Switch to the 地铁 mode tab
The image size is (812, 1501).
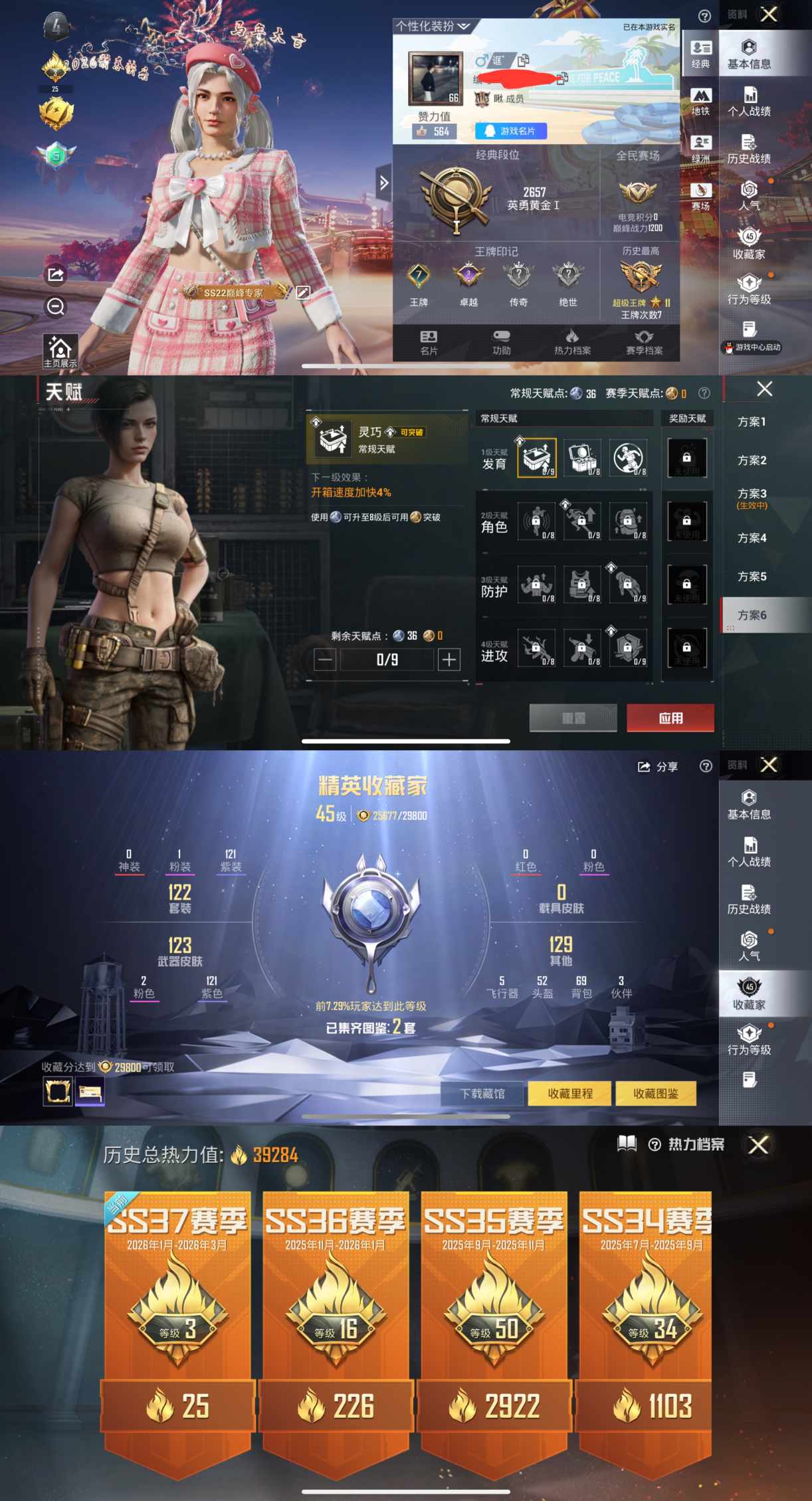(x=700, y=102)
